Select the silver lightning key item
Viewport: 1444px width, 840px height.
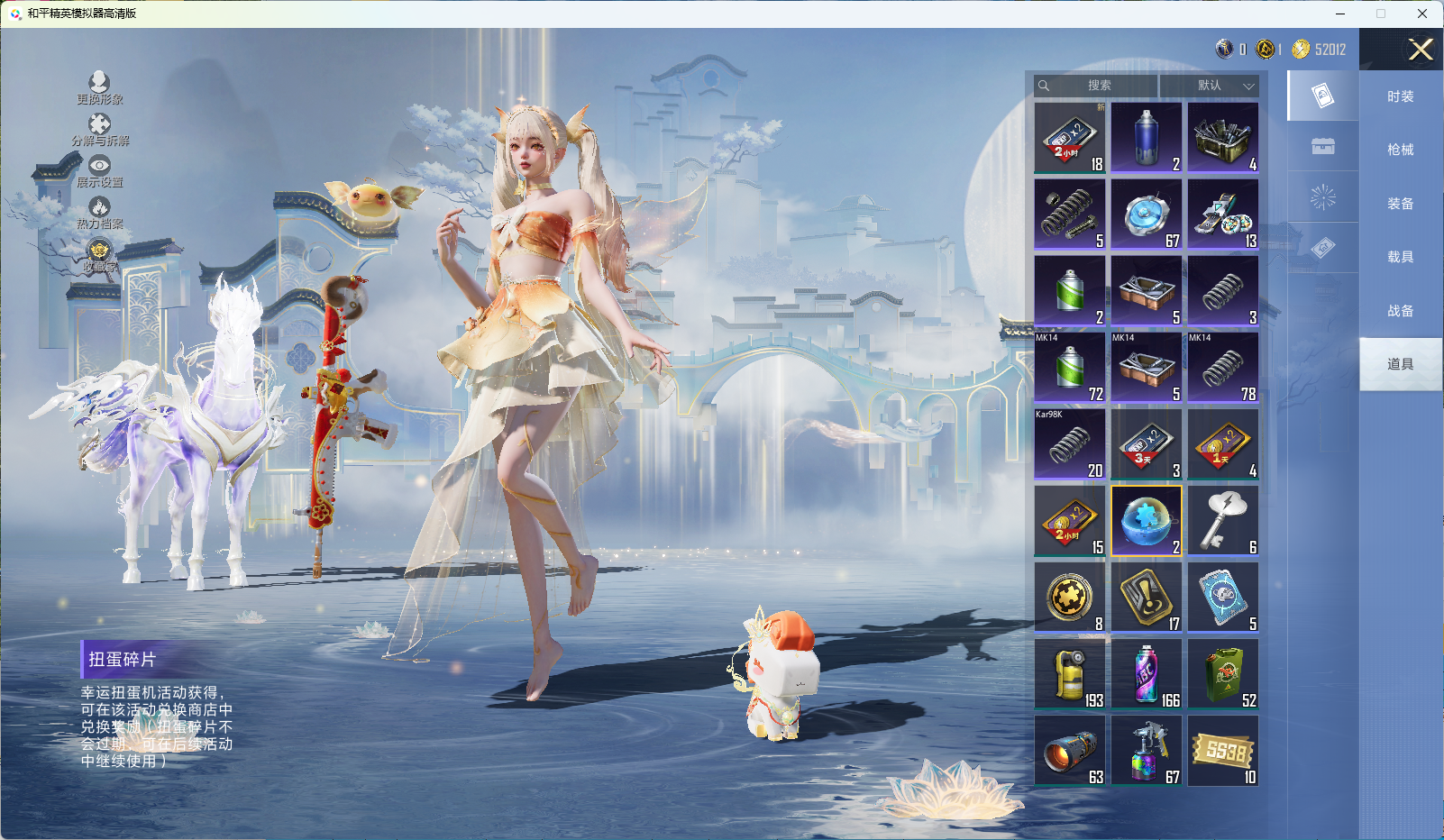click(x=1222, y=521)
